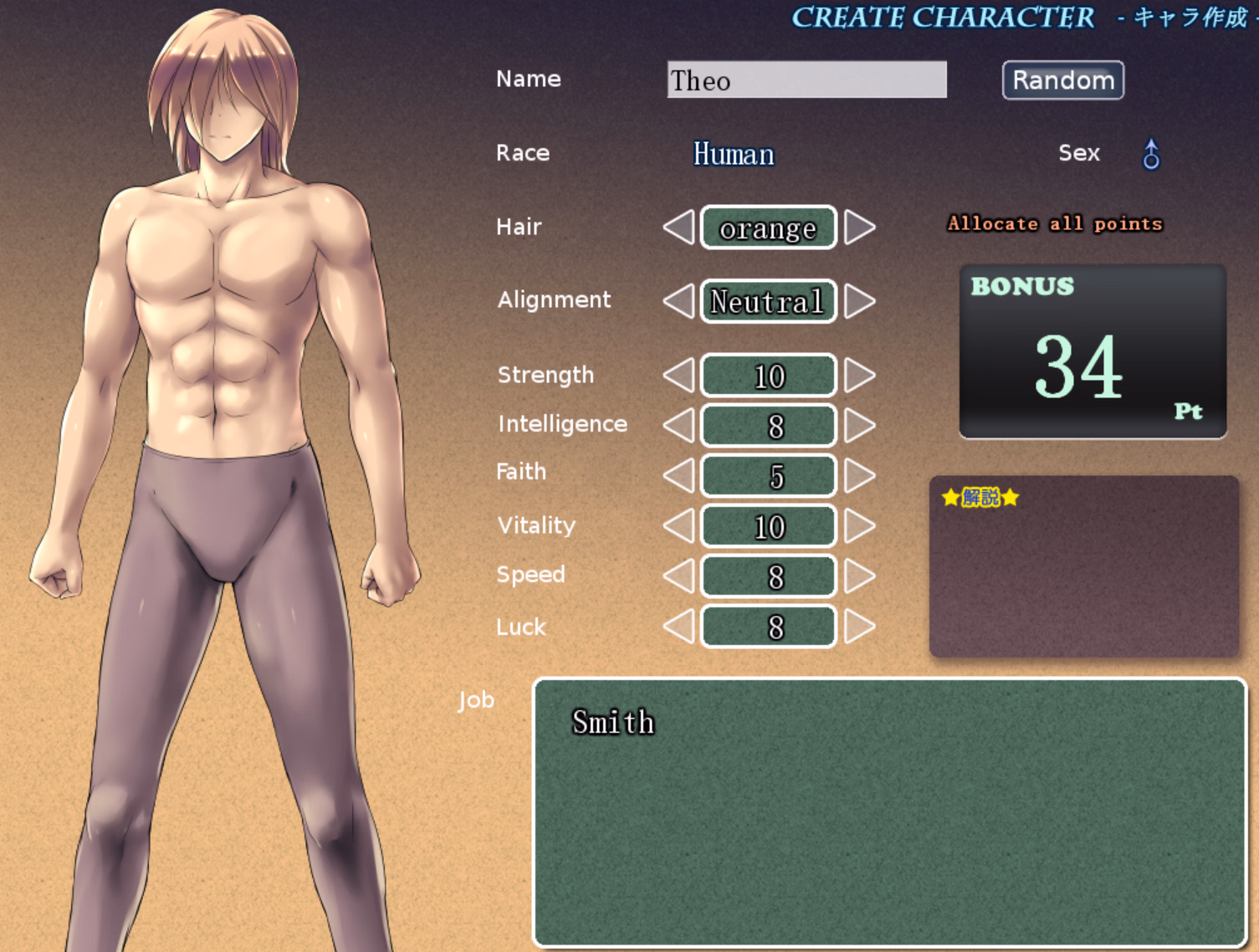Add a point to Faith

tap(860, 476)
